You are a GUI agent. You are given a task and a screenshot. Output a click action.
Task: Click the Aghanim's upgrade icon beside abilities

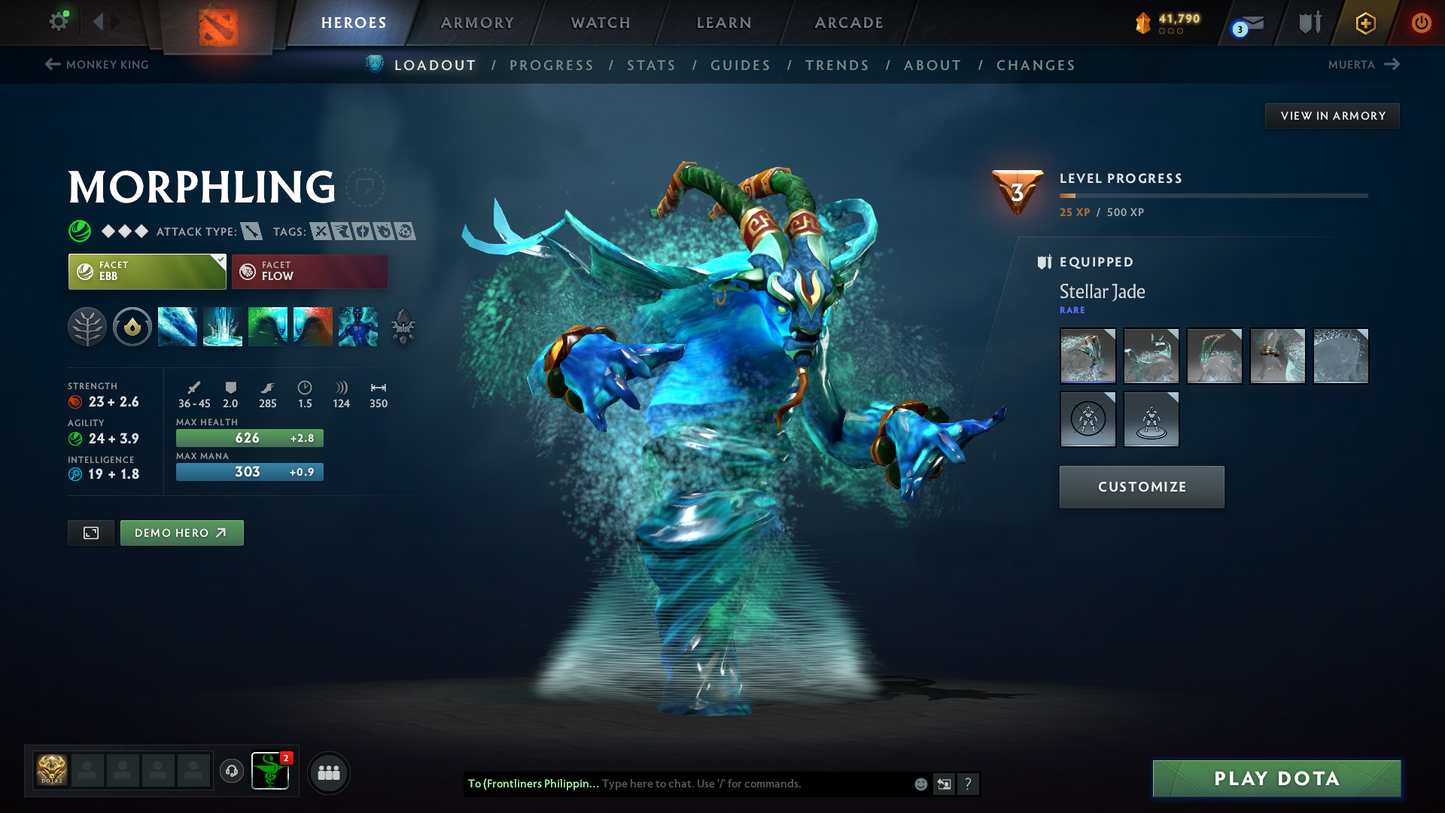click(x=404, y=327)
